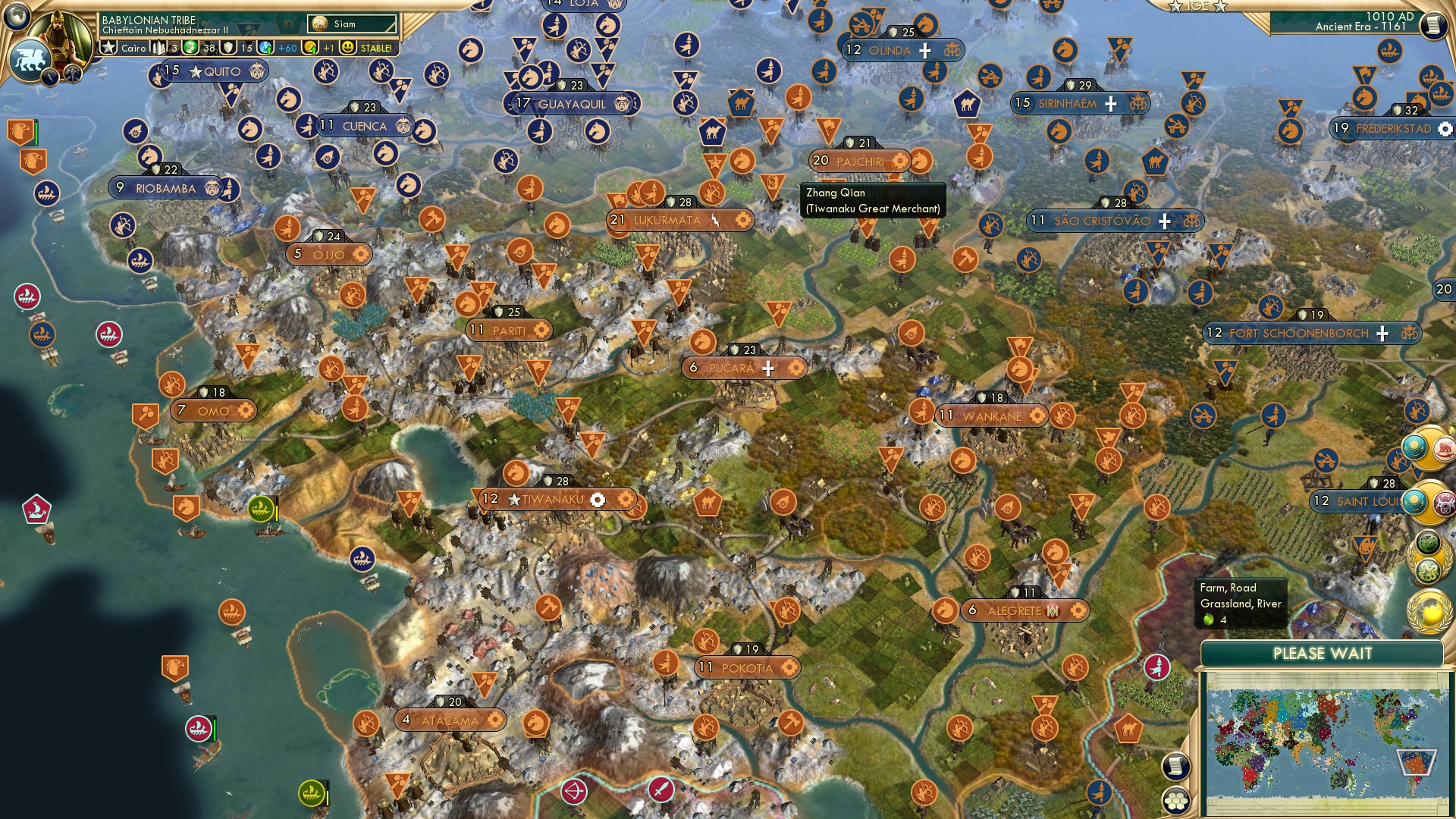Image resolution: width=1456 pixels, height=819 pixels.
Task: Toggle the hex grid overlay button
Action: (1177, 802)
